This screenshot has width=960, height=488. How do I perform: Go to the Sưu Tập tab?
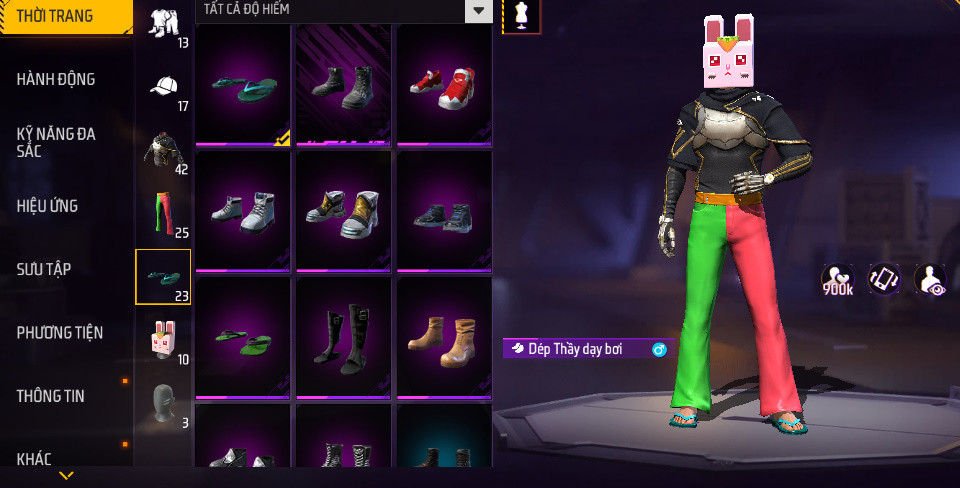tap(43, 269)
